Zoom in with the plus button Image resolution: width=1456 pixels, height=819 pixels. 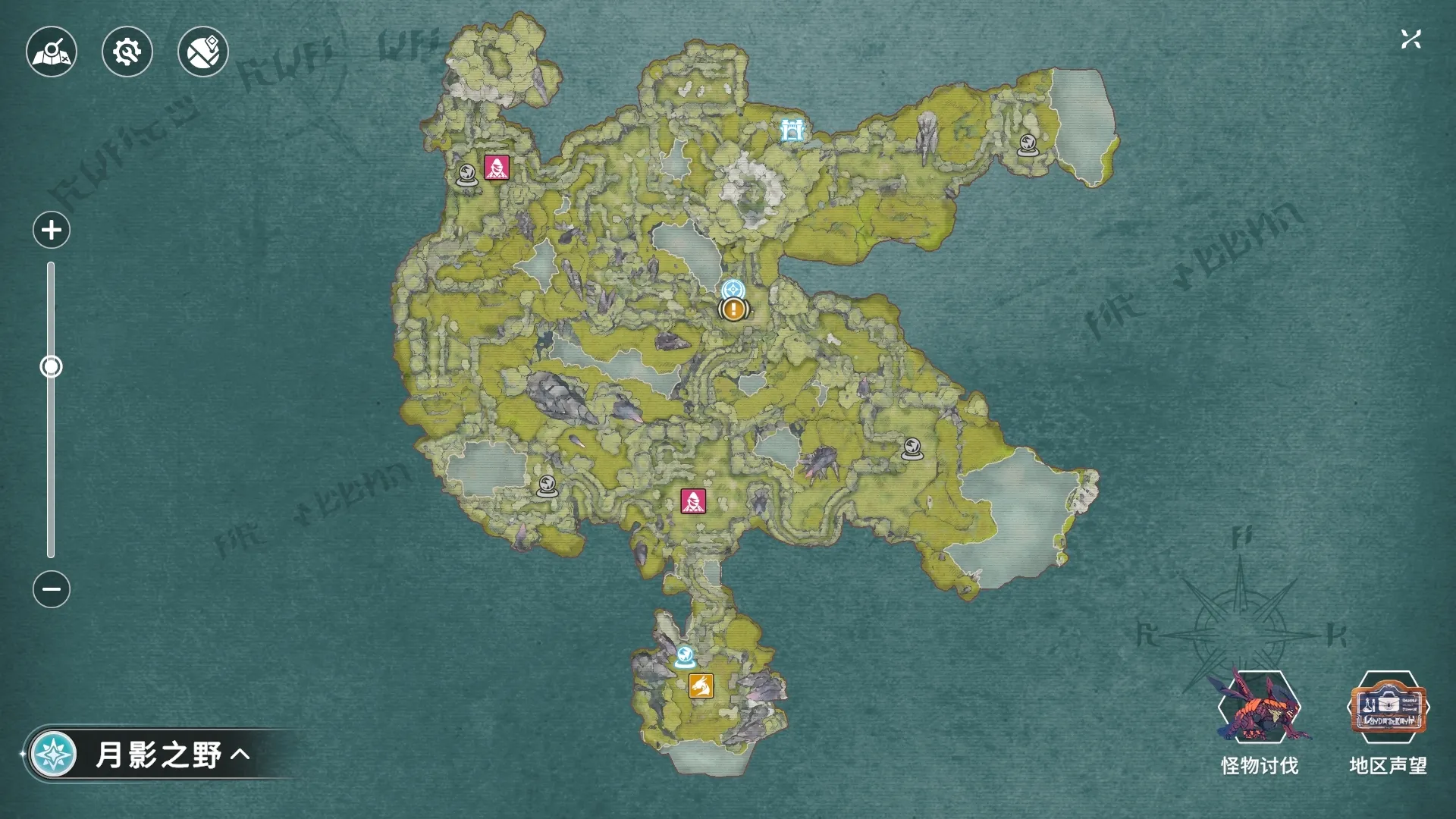coord(52,230)
